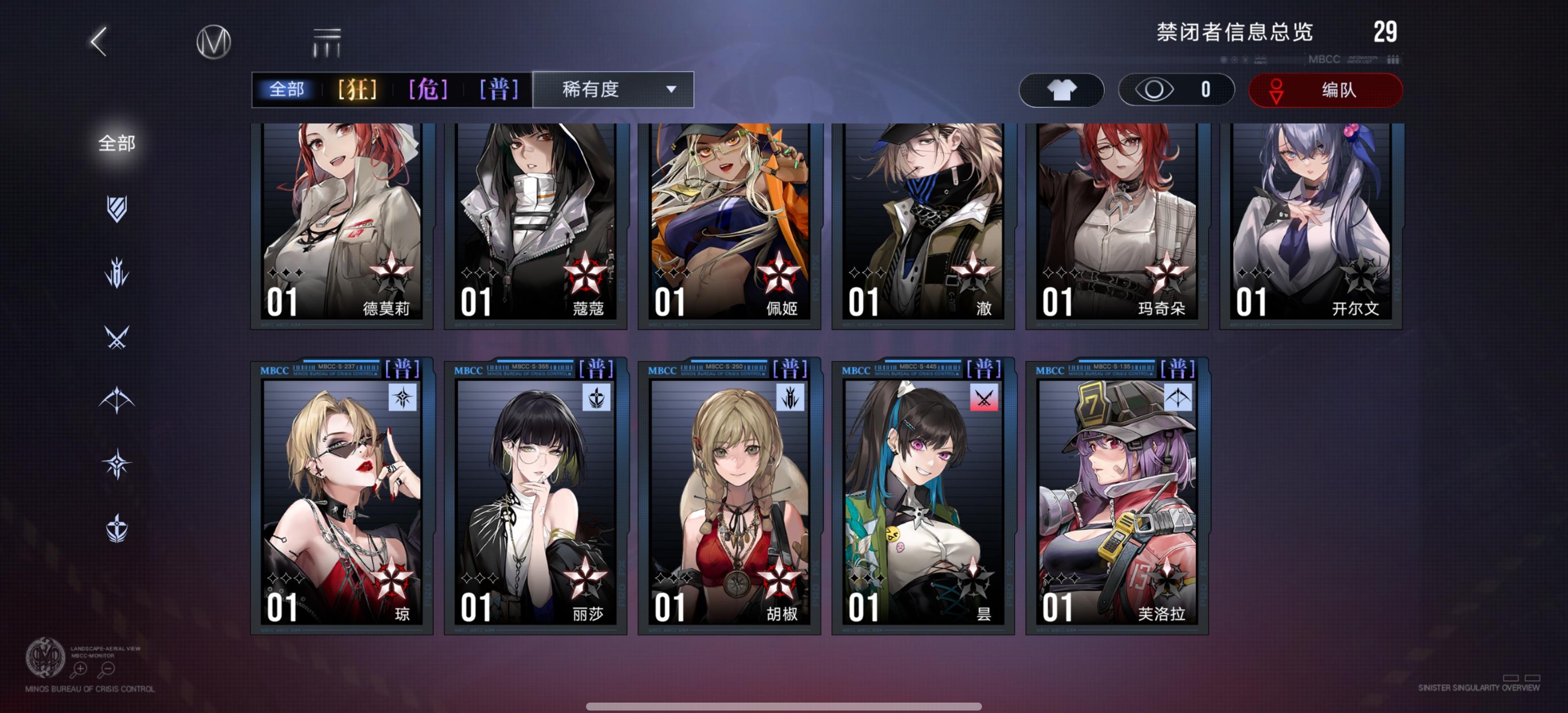Toggle the eye visibility counter
The width and height of the screenshot is (1568, 713).
pyautogui.click(x=1176, y=90)
